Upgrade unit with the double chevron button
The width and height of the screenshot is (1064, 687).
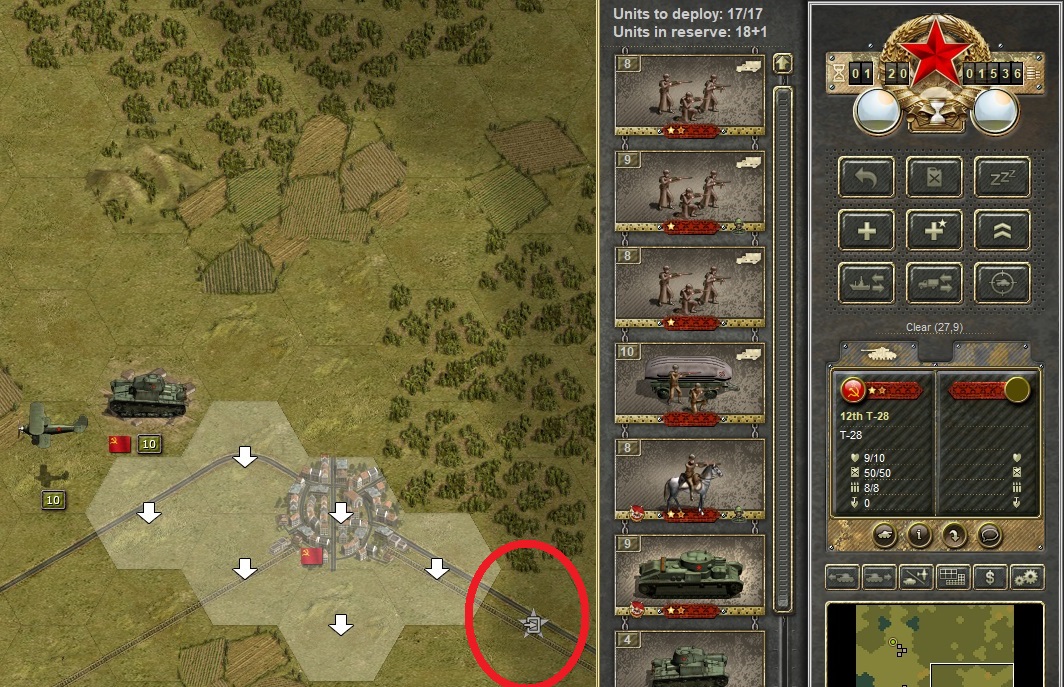tap(1002, 230)
